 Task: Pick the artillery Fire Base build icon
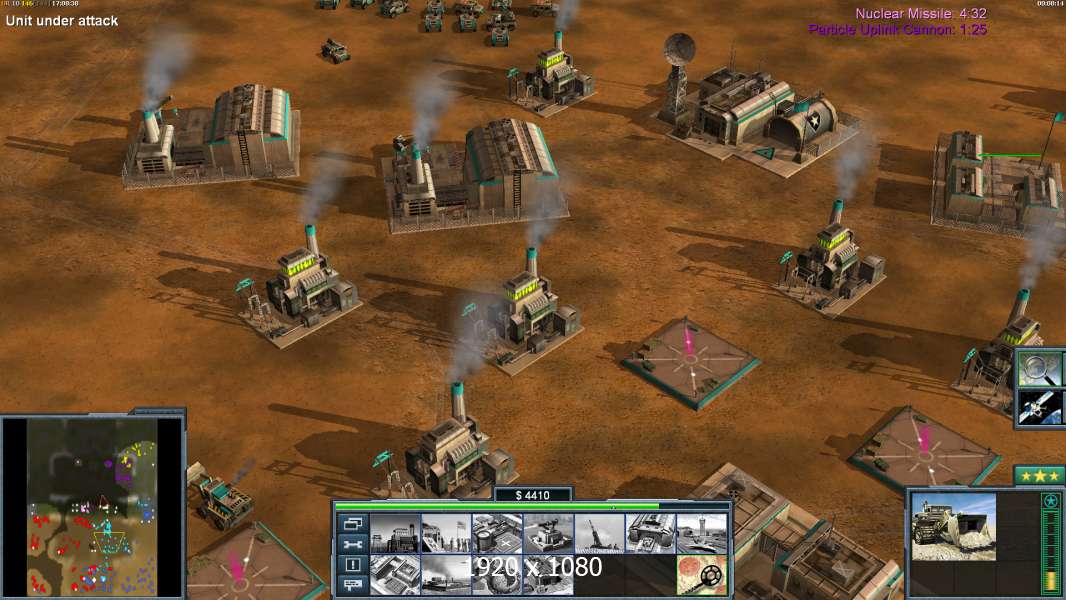(599, 533)
